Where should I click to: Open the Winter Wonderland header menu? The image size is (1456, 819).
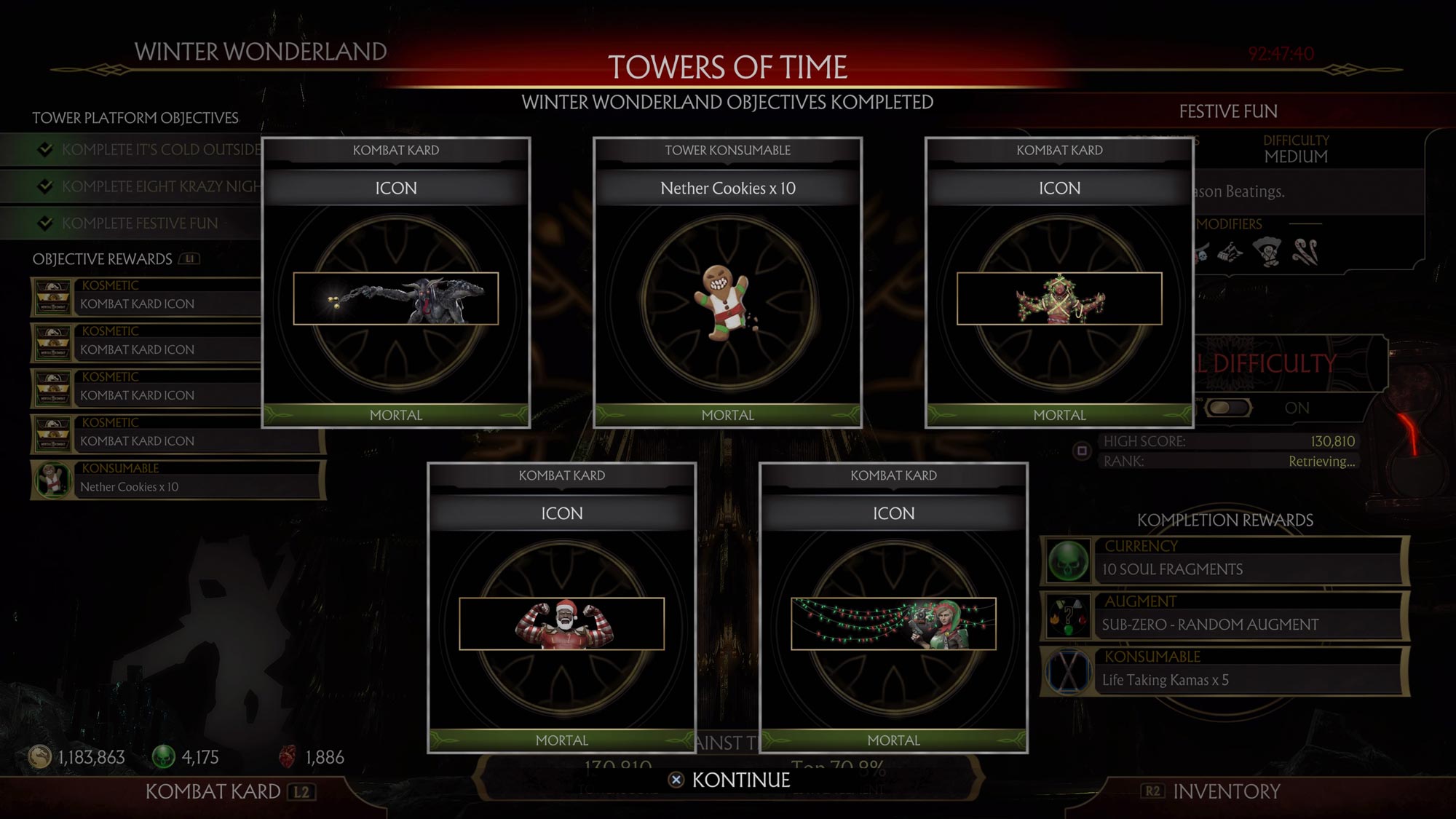pyautogui.click(x=258, y=51)
